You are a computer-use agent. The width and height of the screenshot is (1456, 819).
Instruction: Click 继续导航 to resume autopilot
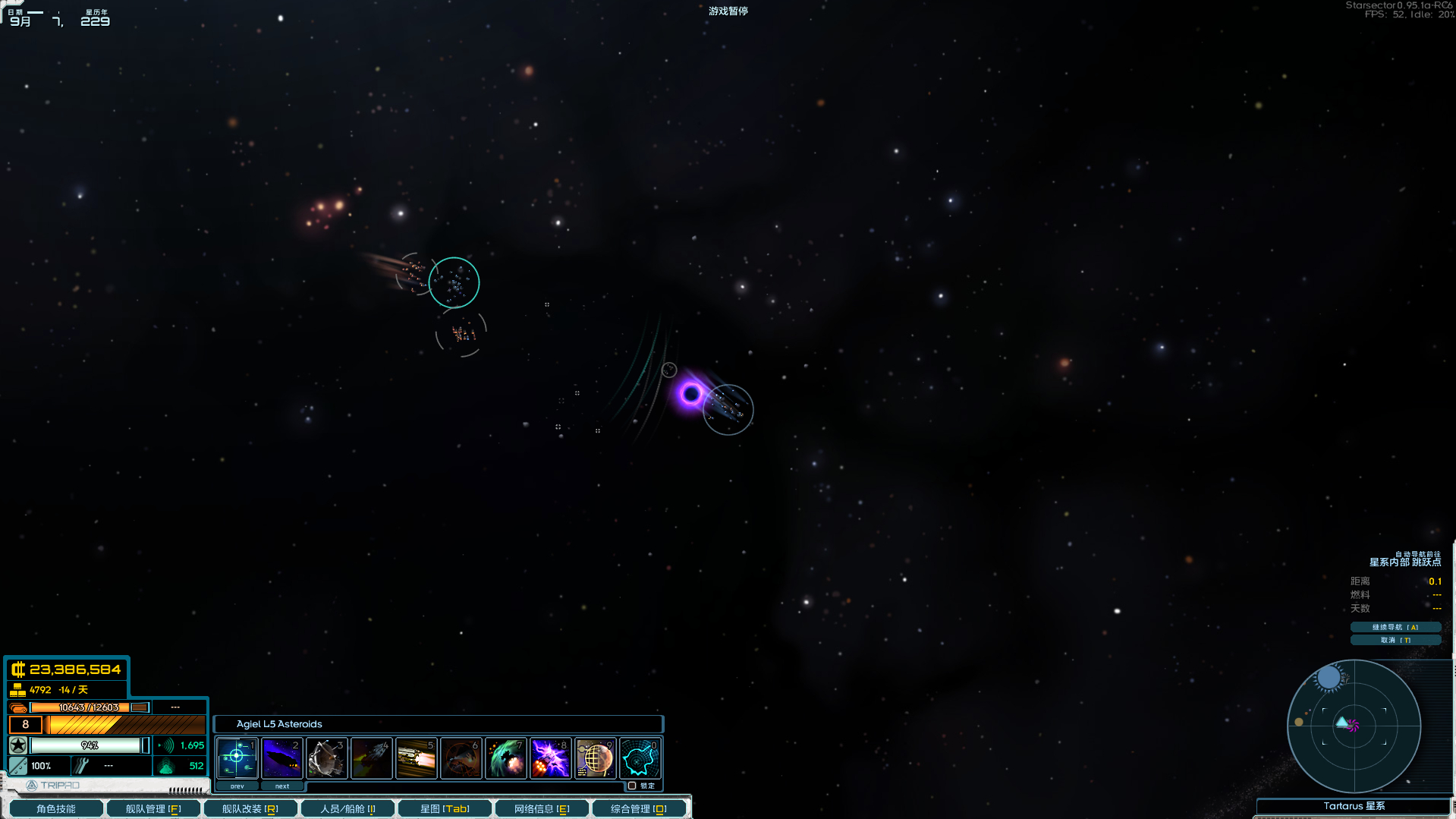(x=1395, y=627)
